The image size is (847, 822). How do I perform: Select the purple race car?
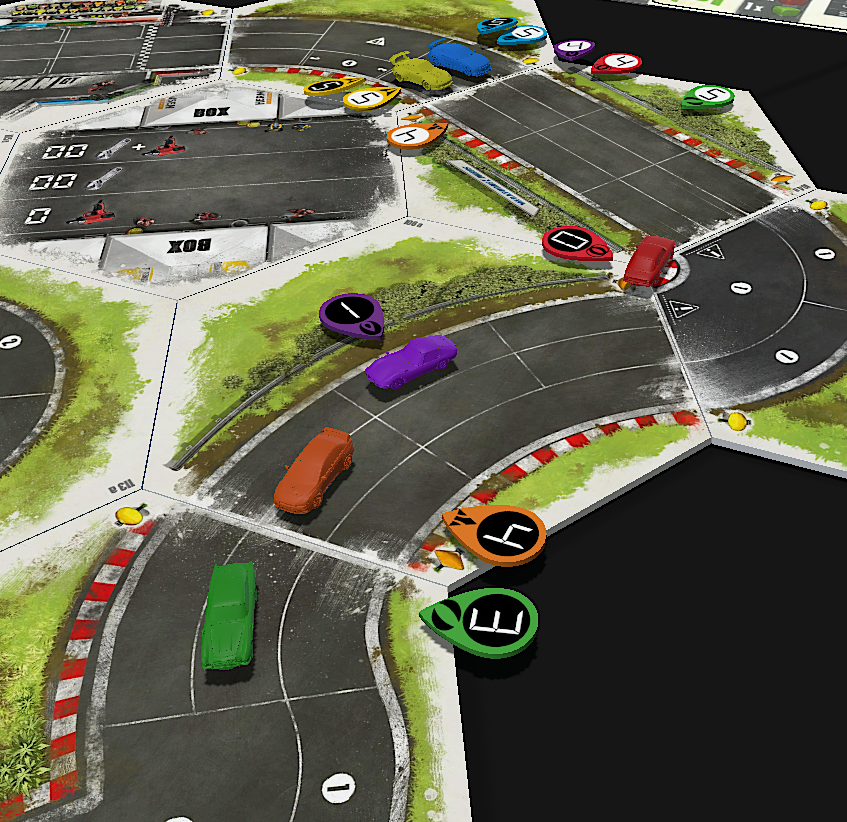pos(410,360)
